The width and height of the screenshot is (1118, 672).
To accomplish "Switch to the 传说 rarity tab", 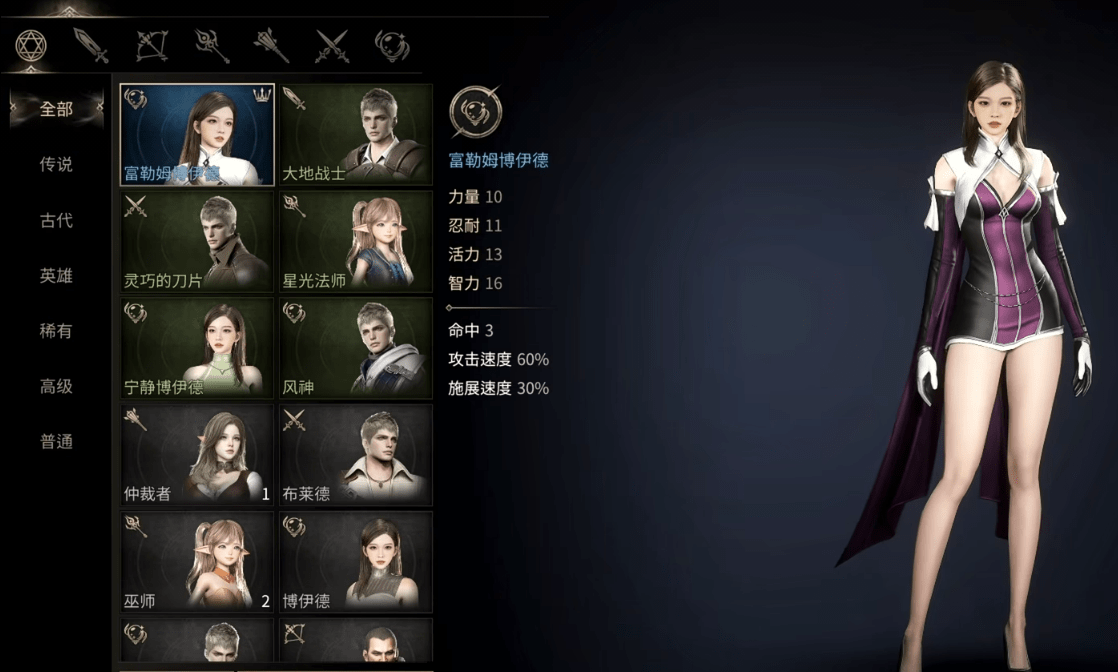I will coord(56,164).
